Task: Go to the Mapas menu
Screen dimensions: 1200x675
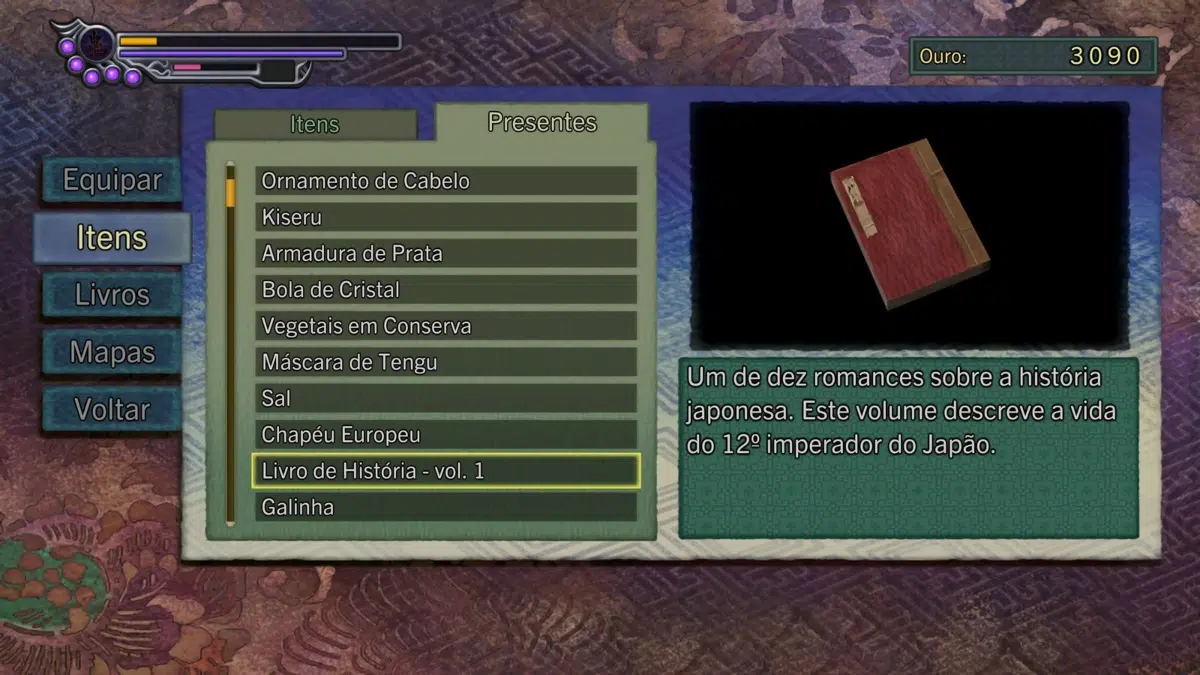Action: pos(111,352)
